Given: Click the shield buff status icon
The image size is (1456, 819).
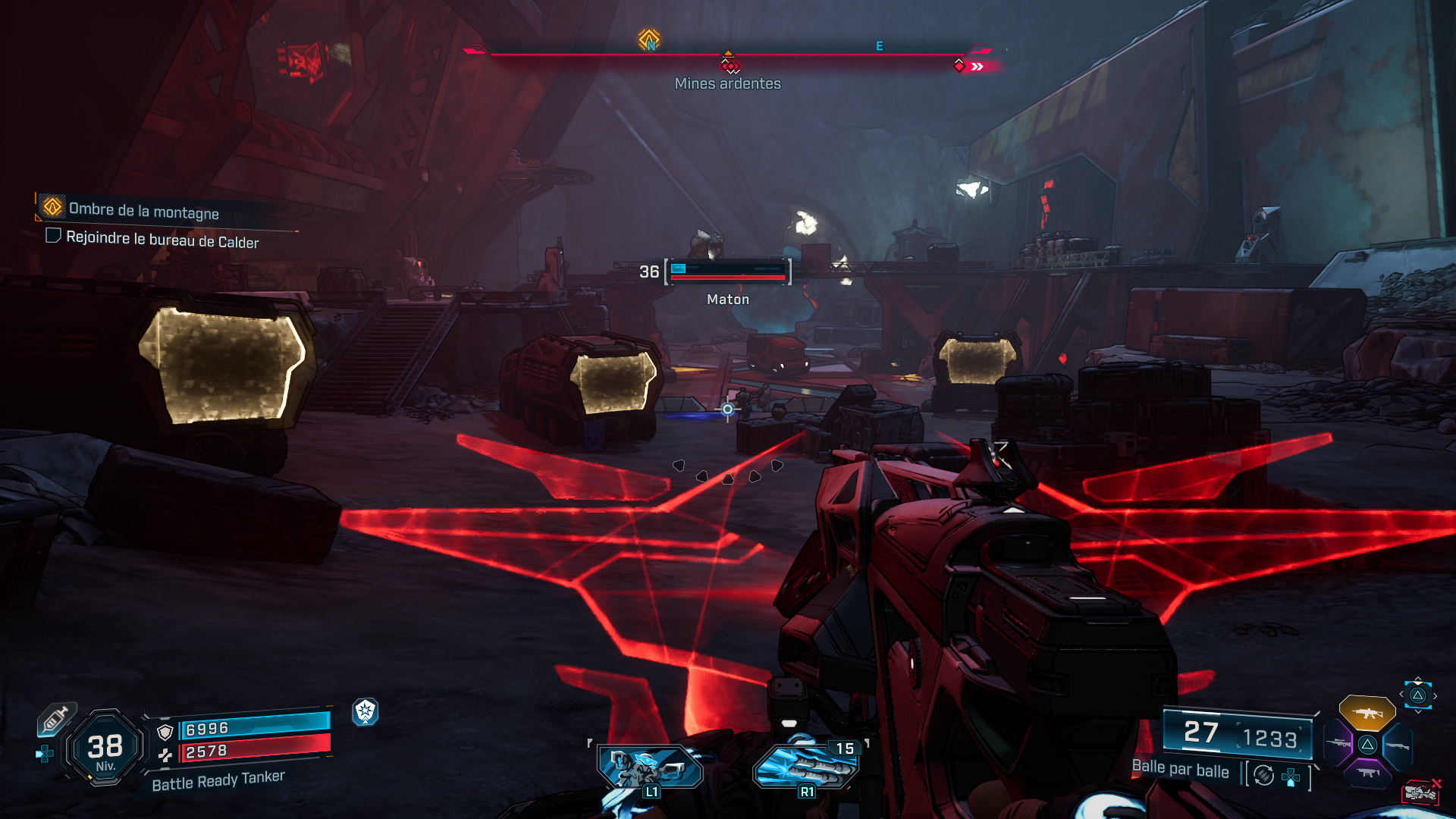Looking at the screenshot, I should pos(365,711).
